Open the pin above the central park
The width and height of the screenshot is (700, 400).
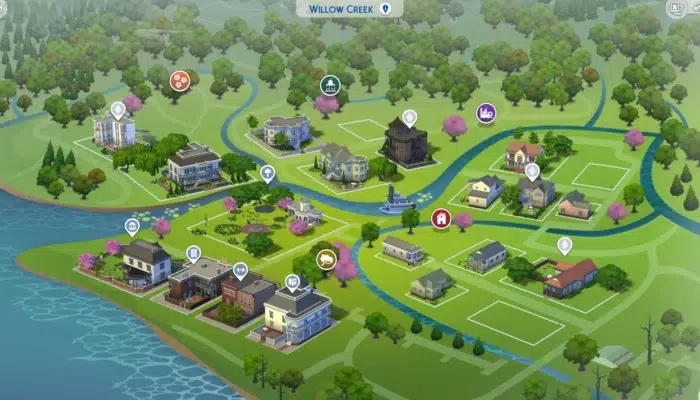(x=267, y=173)
